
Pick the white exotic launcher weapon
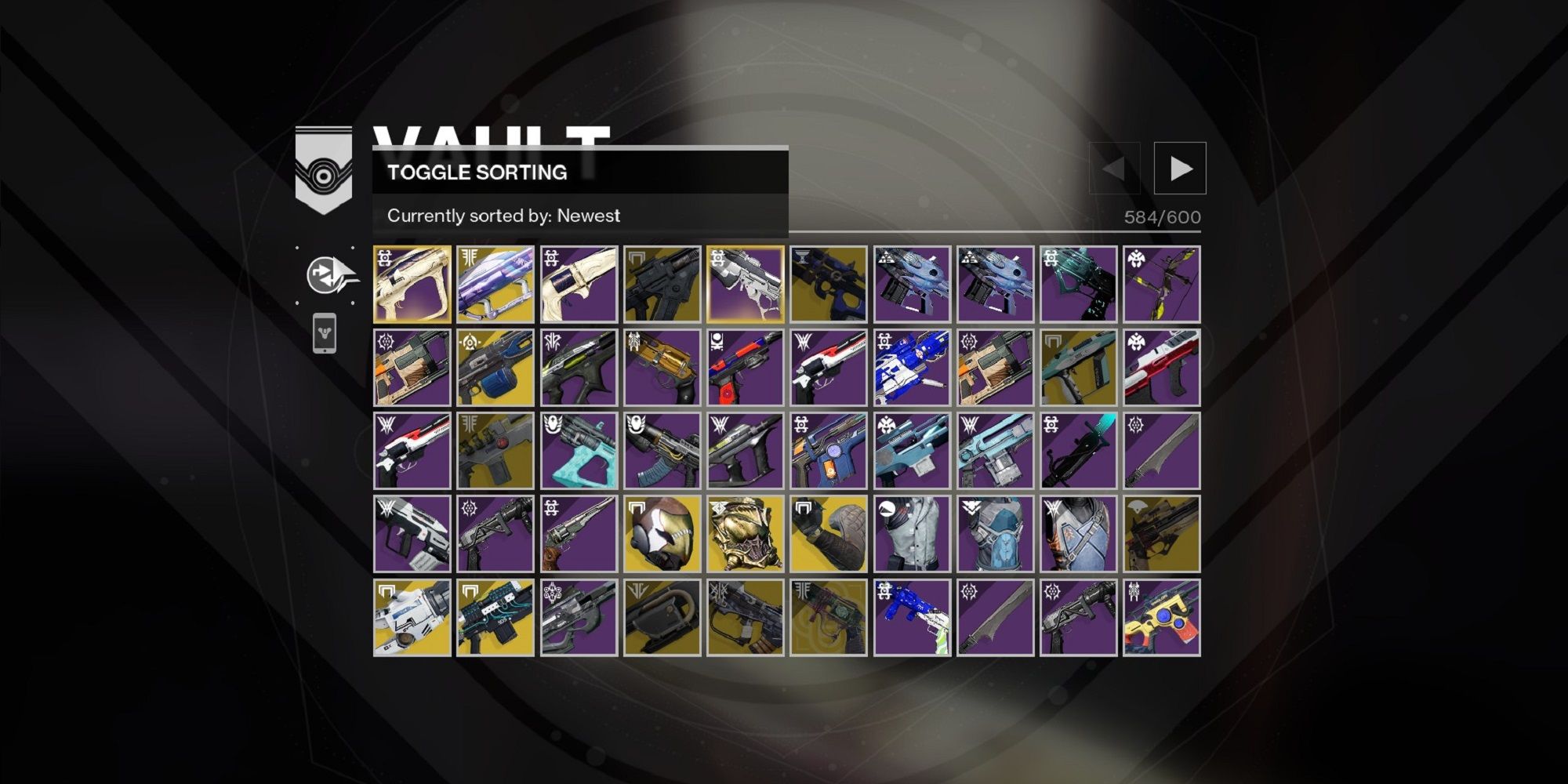point(412,617)
